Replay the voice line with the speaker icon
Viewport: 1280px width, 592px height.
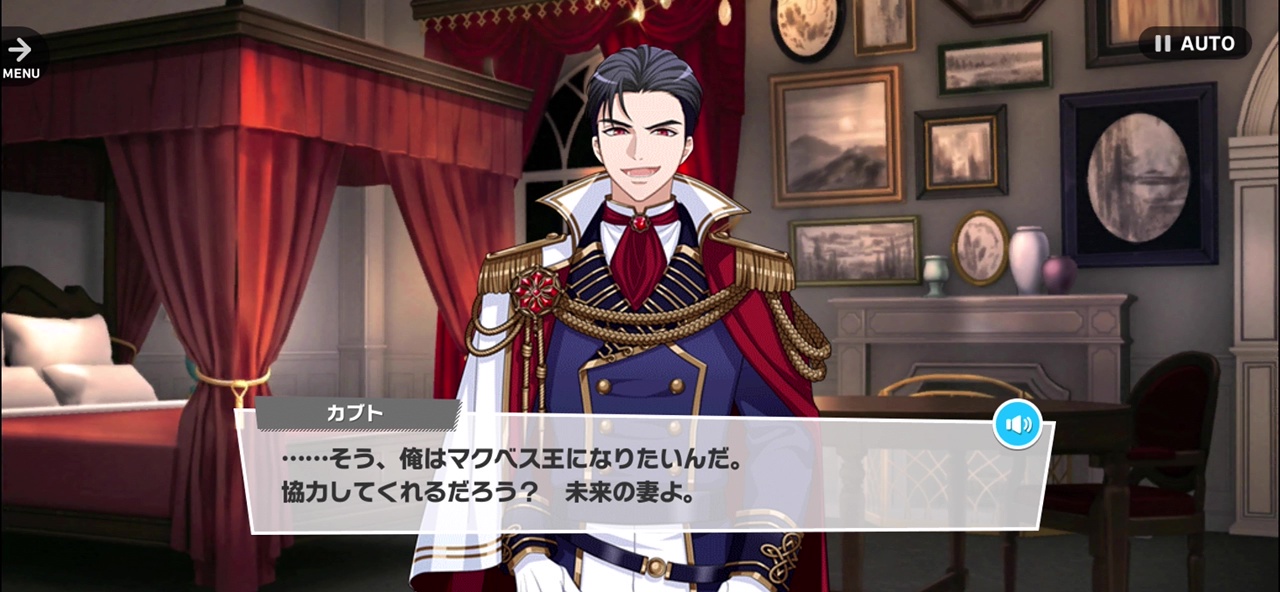click(x=1018, y=425)
